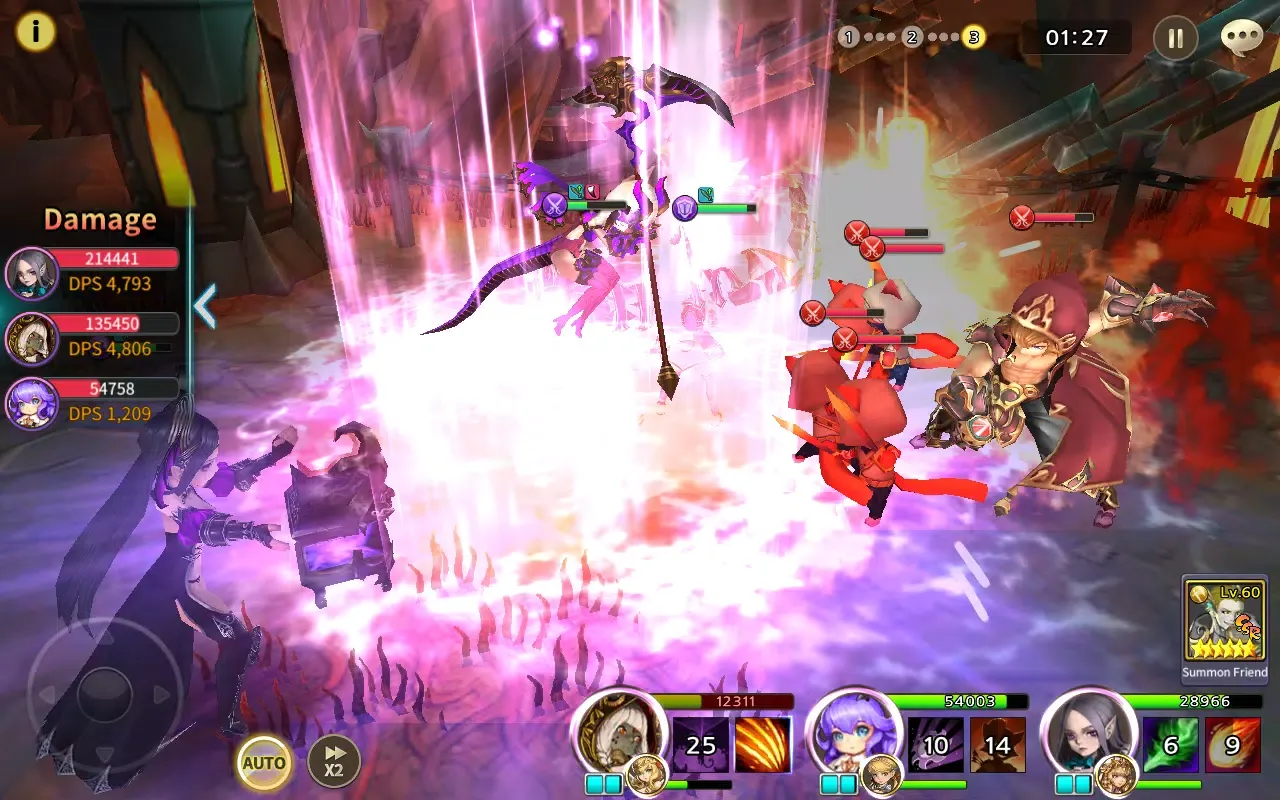The height and width of the screenshot is (800, 1280).
Task: Open the chat bubble icon
Action: coord(1241,36)
